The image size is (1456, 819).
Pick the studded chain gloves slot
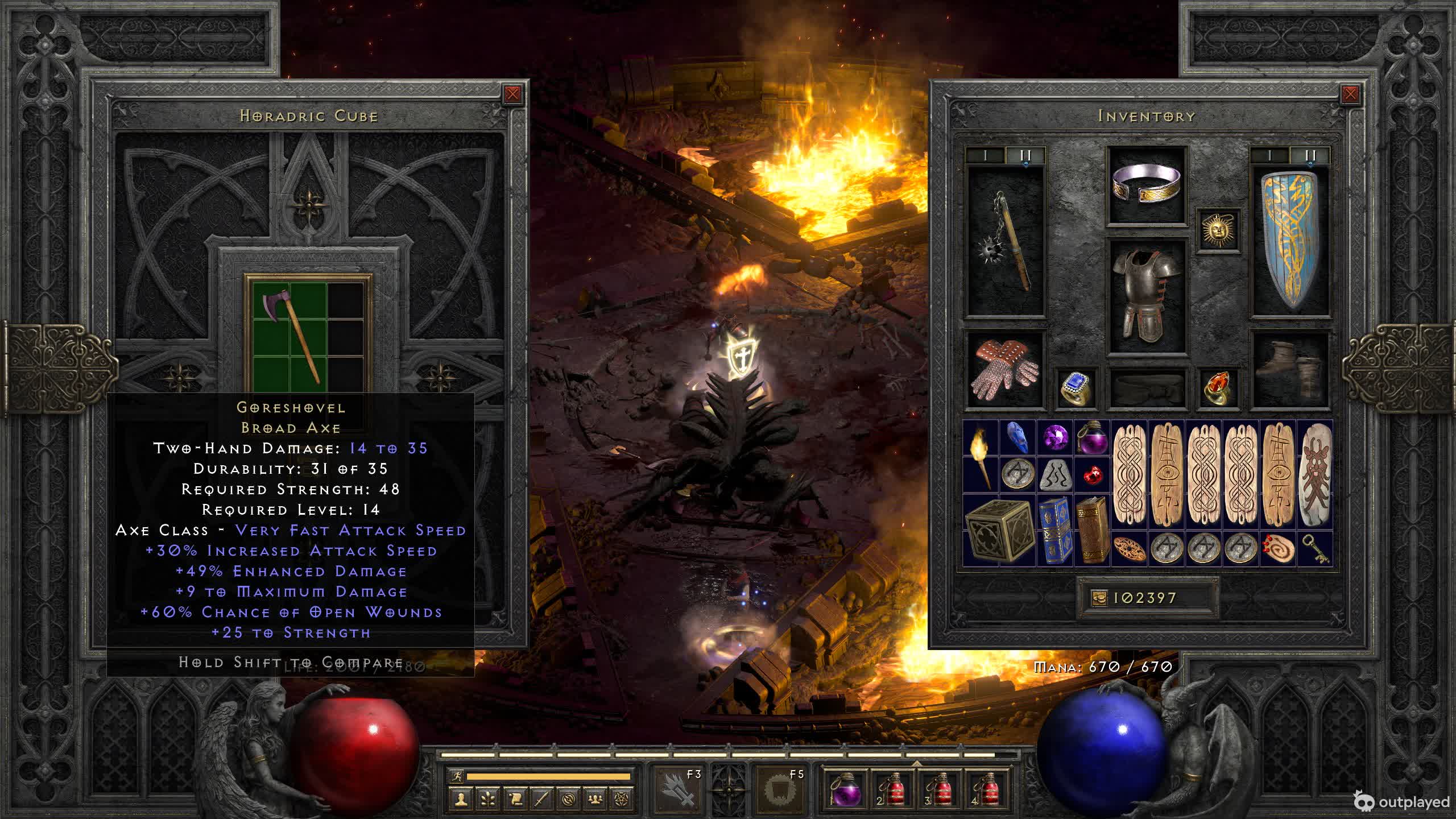[x=1006, y=370]
